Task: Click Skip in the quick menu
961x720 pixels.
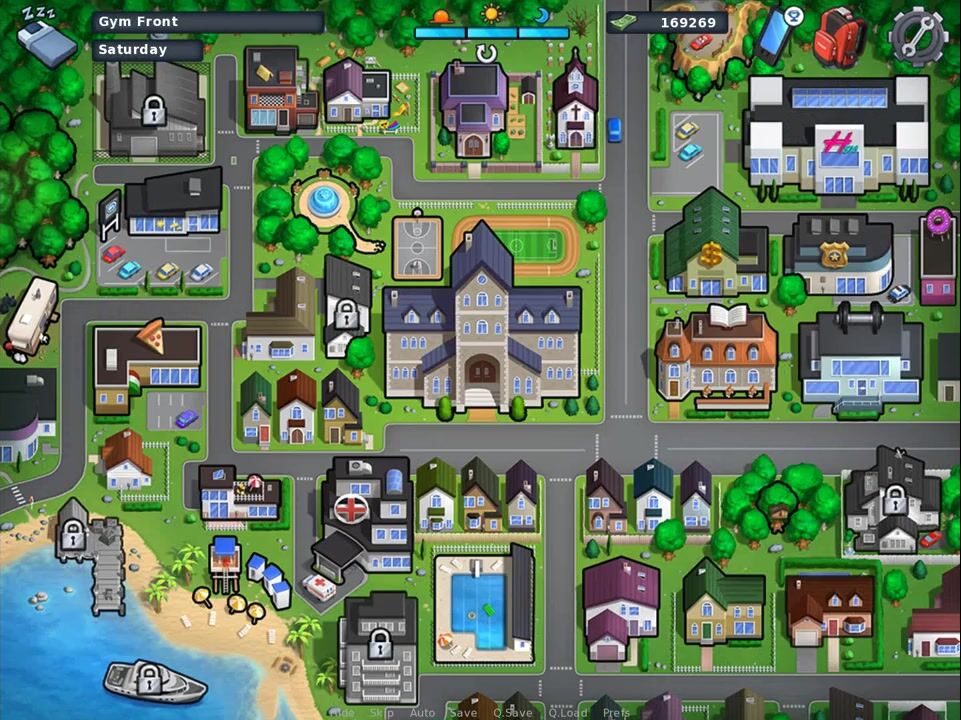Action: 382,713
